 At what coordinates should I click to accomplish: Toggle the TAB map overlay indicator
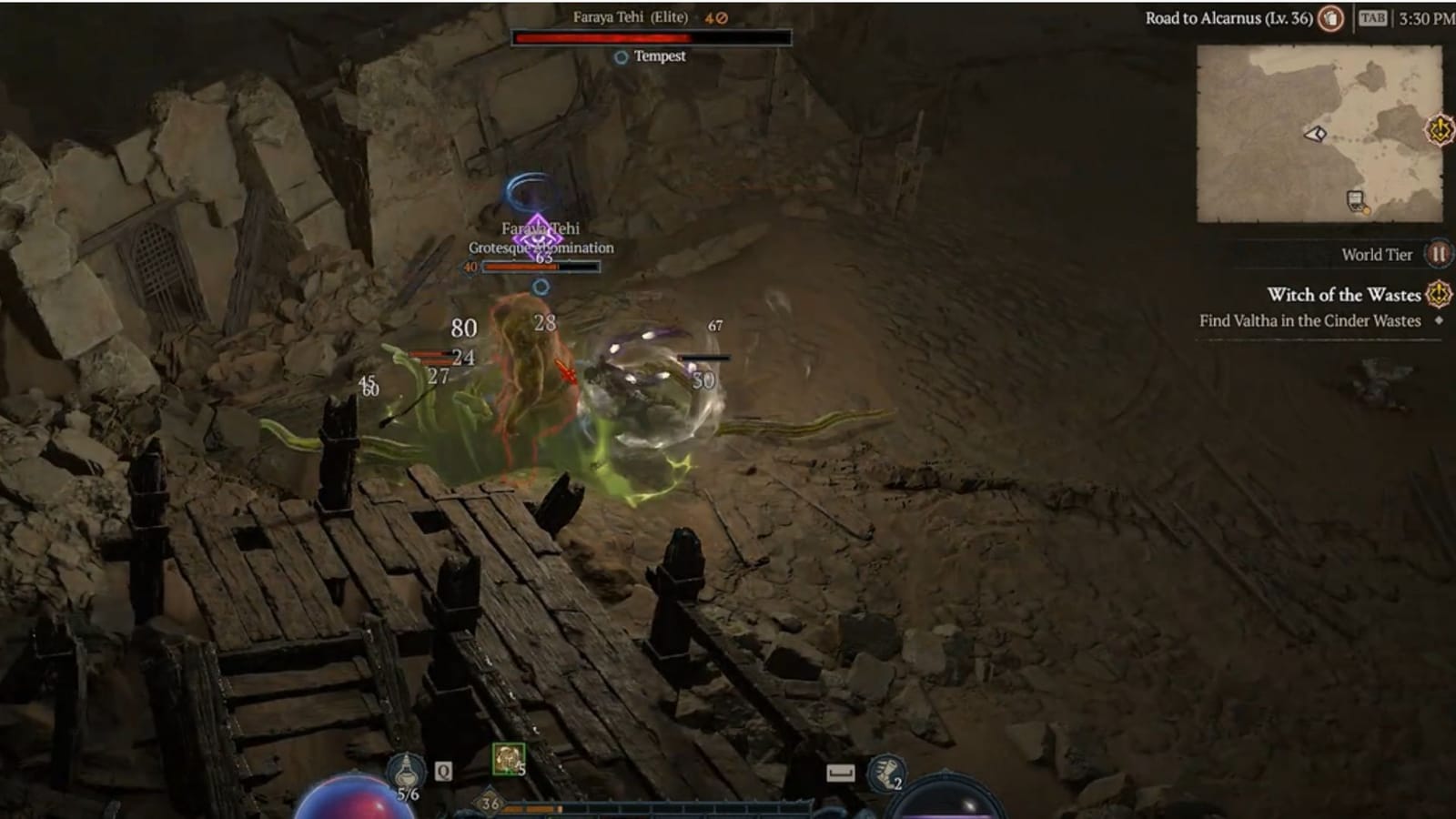1374,17
